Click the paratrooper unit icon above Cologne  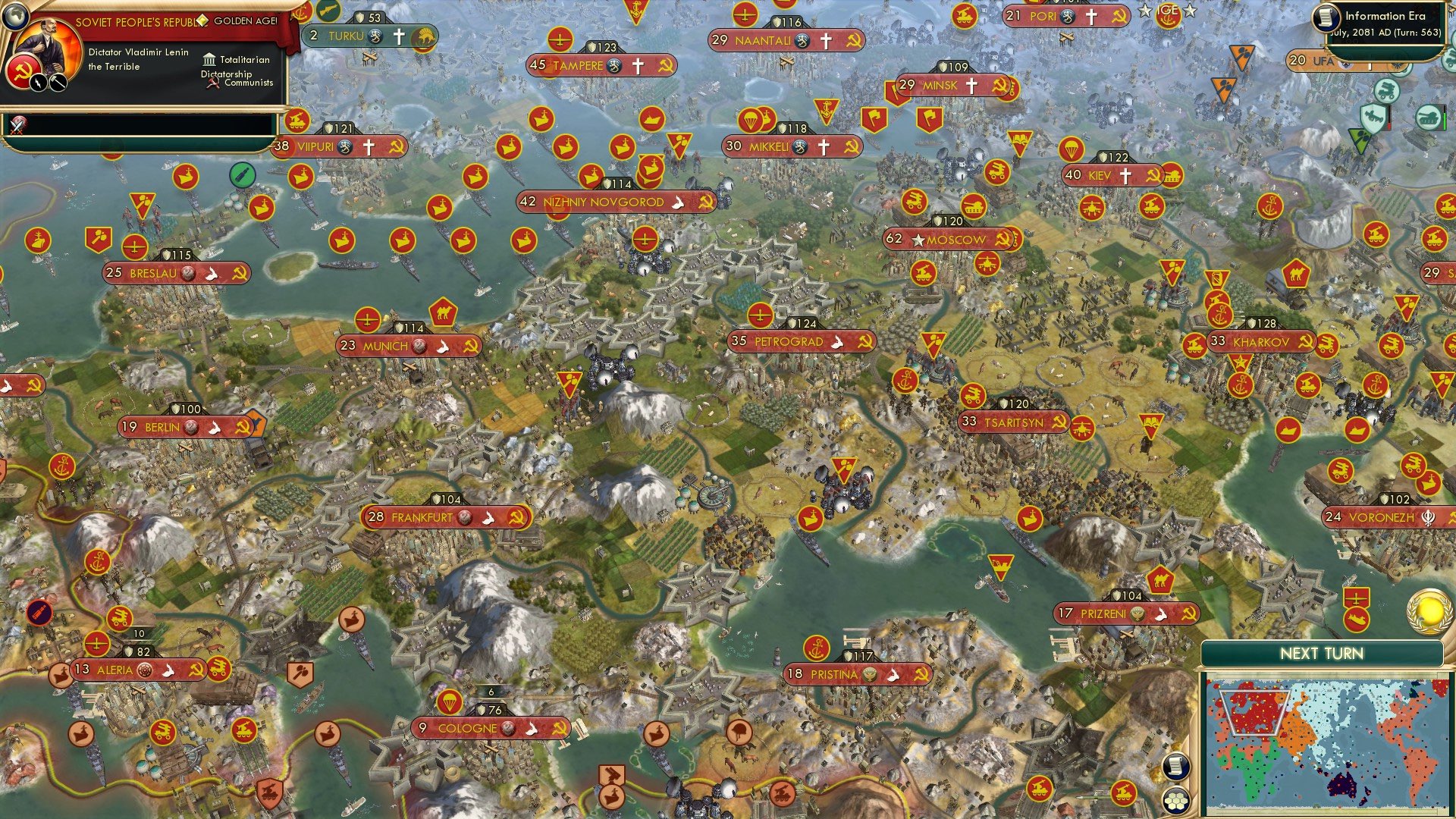450,703
